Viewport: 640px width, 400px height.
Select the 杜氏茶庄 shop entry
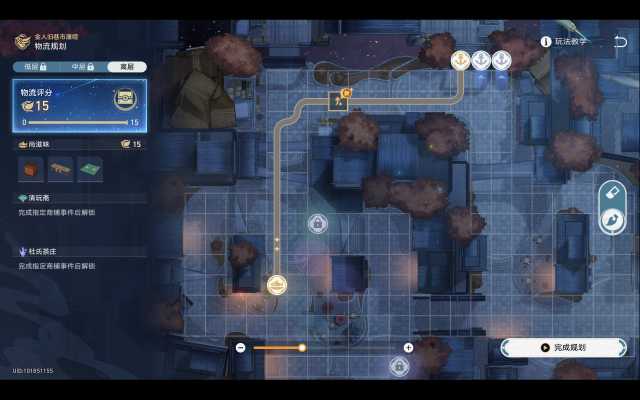coord(44,253)
